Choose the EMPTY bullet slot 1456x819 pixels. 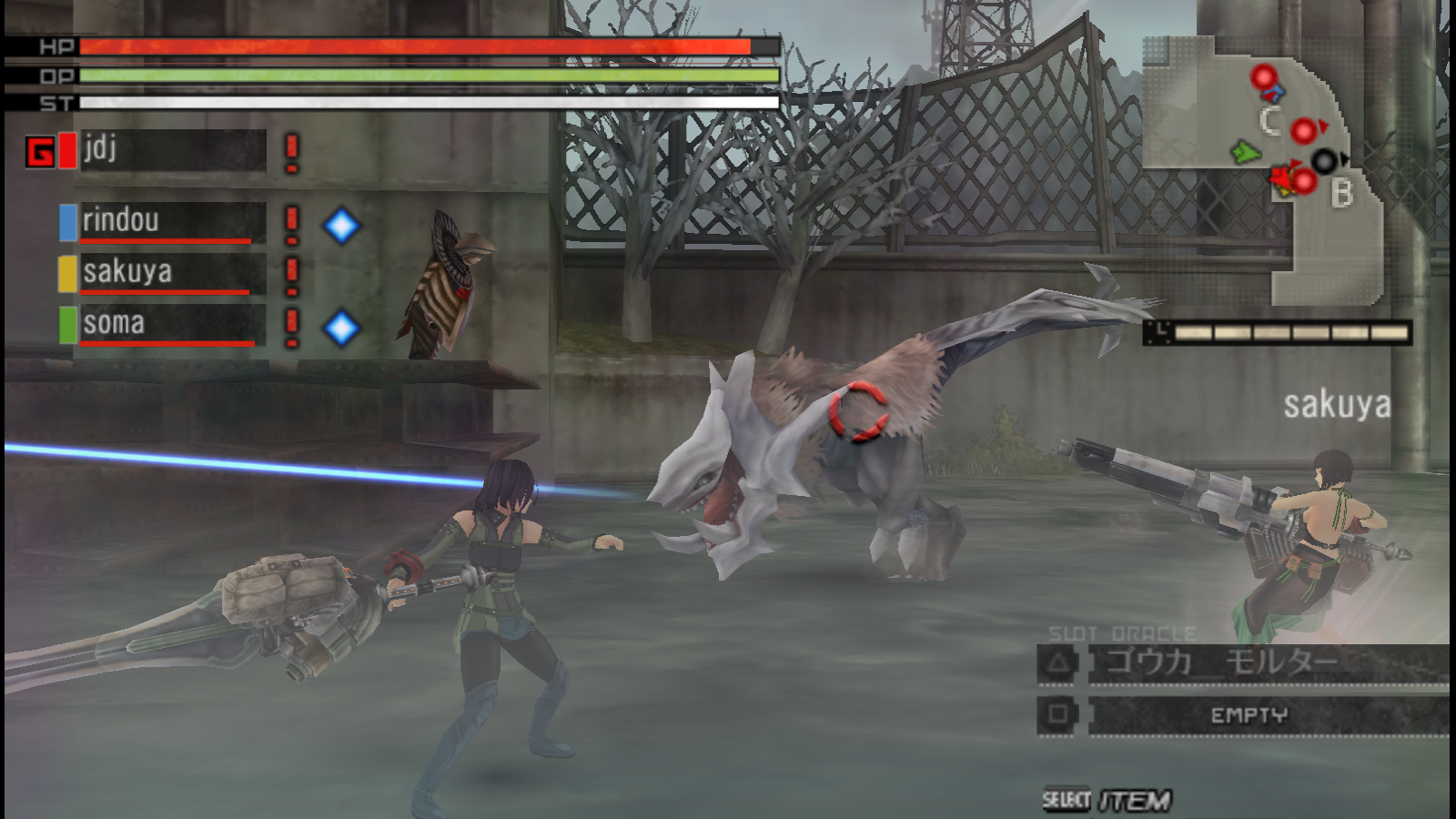1265,715
